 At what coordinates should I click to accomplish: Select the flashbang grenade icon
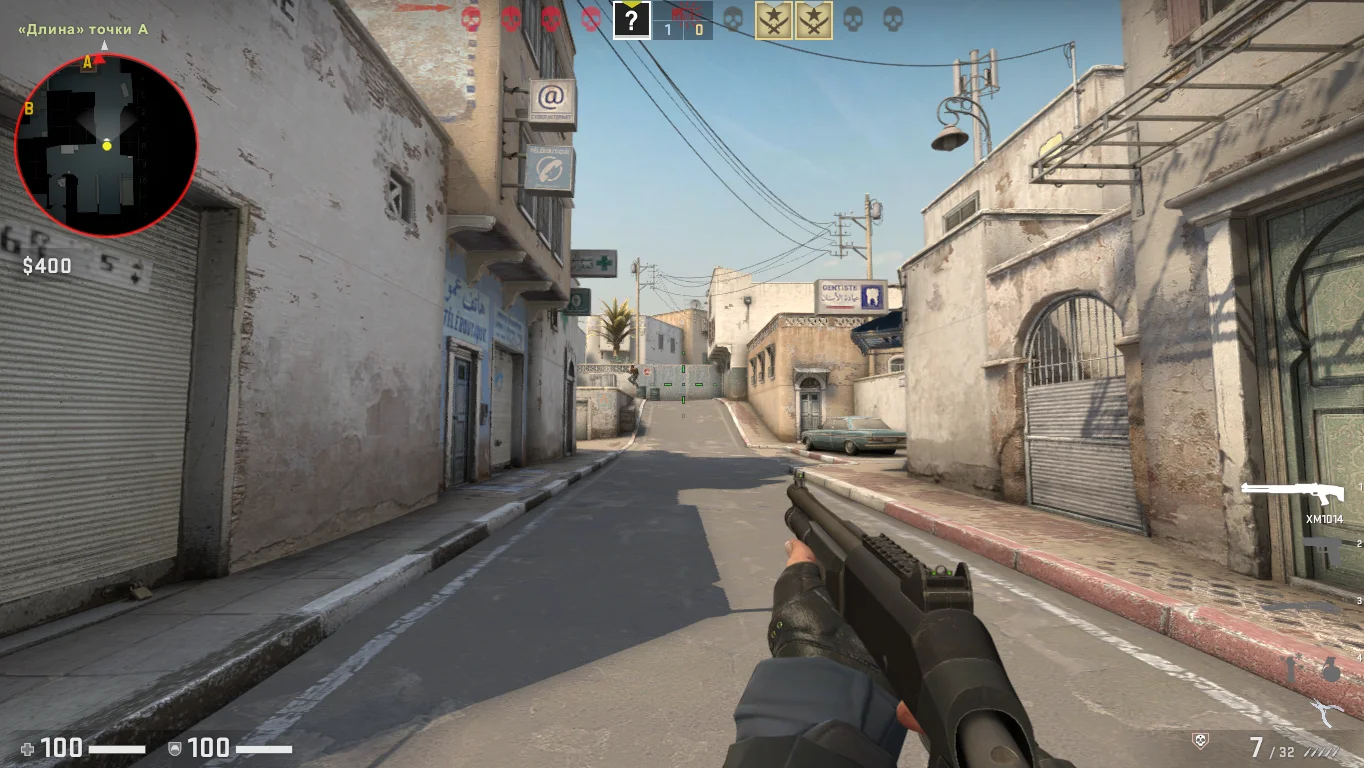click(x=1291, y=669)
